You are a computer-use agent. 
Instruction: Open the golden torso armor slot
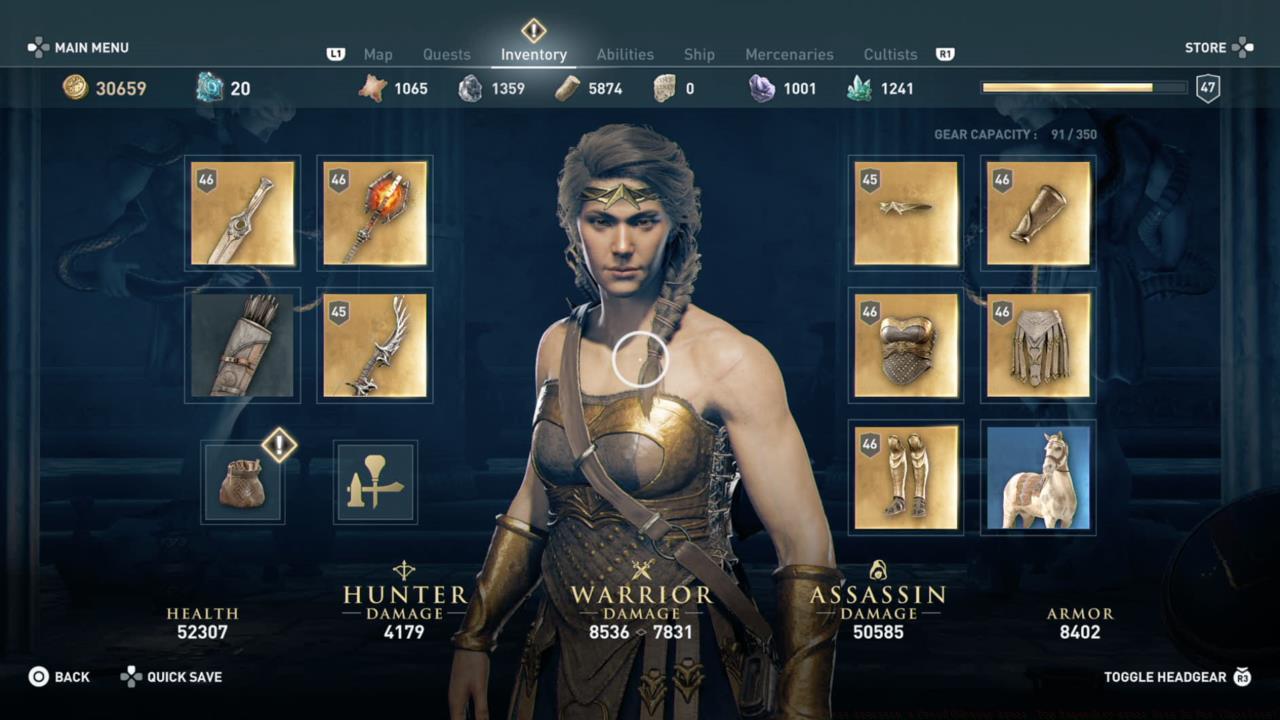click(x=905, y=345)
